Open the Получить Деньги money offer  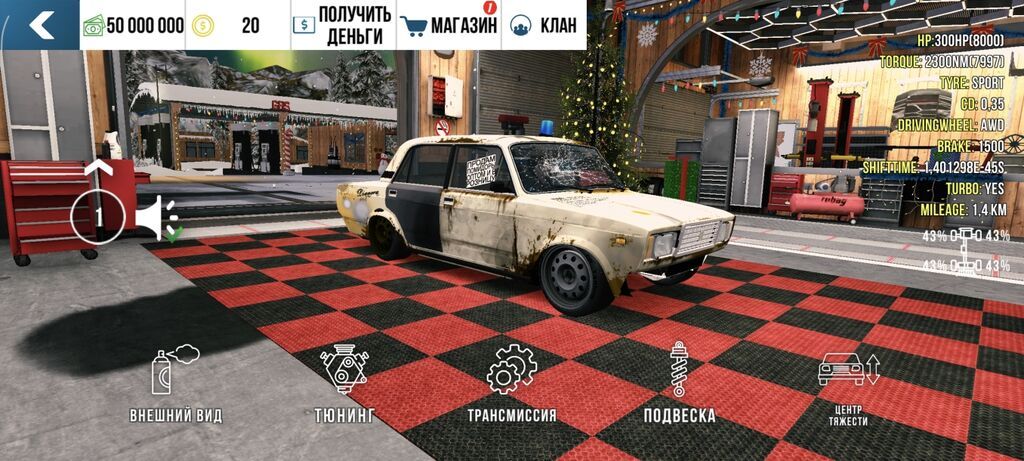pyautogui.click(x=340, y=25)
